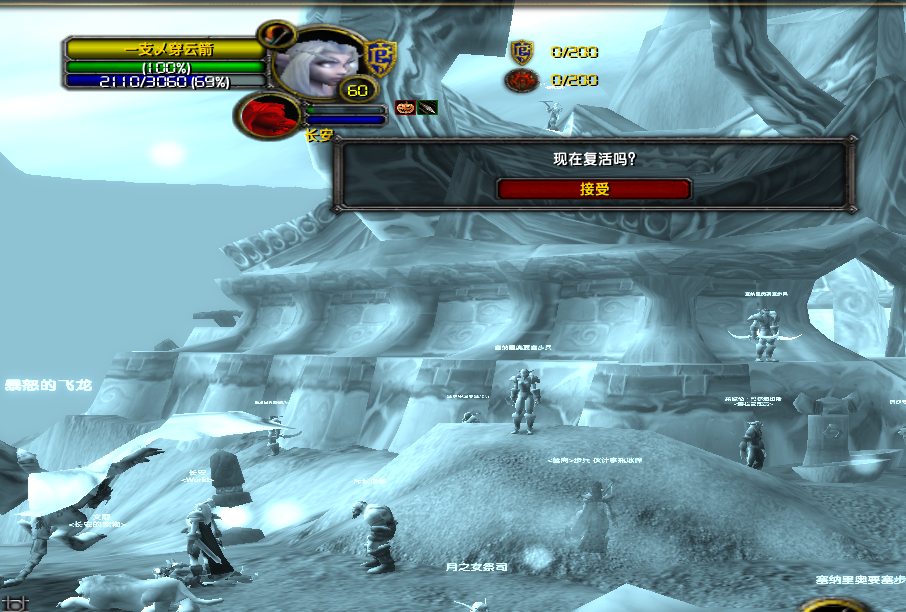906x612 pixels.
Task: Click the pumpkin buff icon
Action: (x=406, y=107)
